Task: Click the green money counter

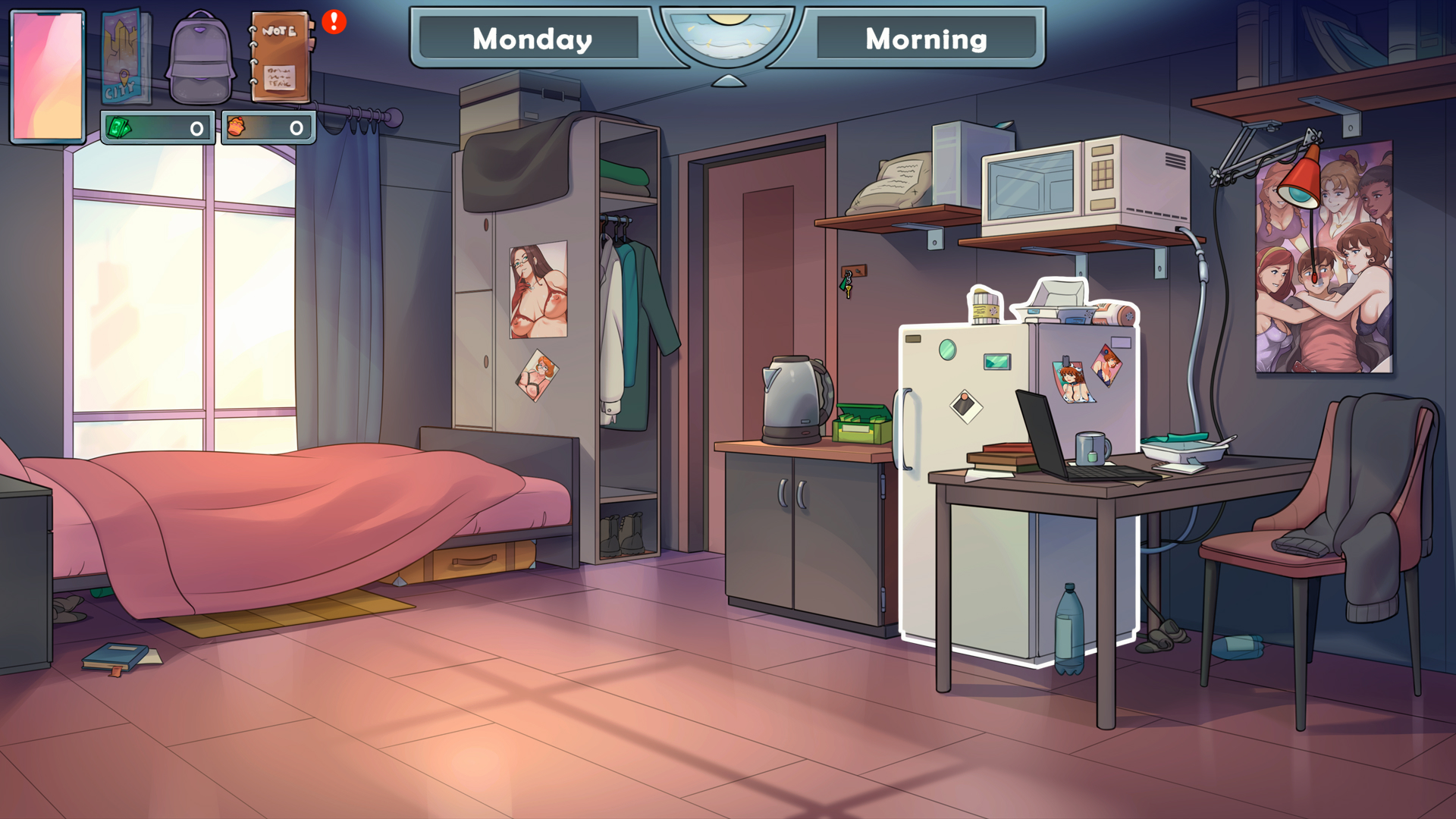Action: 157,127
